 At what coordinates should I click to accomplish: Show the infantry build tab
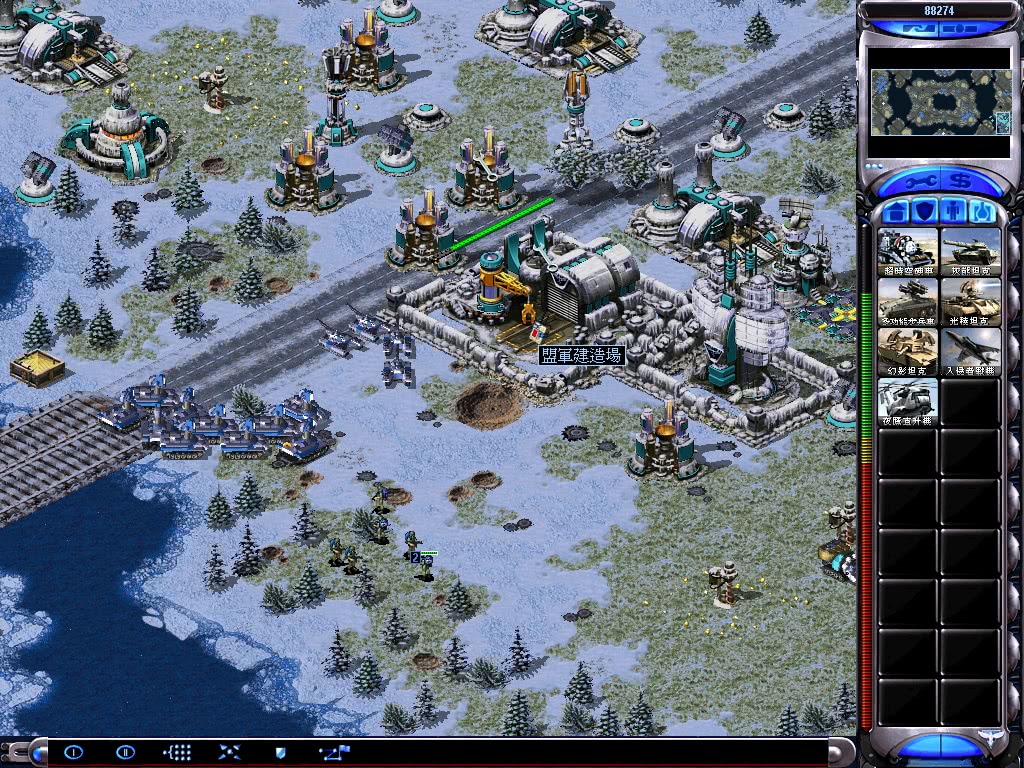click(x=953, y=212)
